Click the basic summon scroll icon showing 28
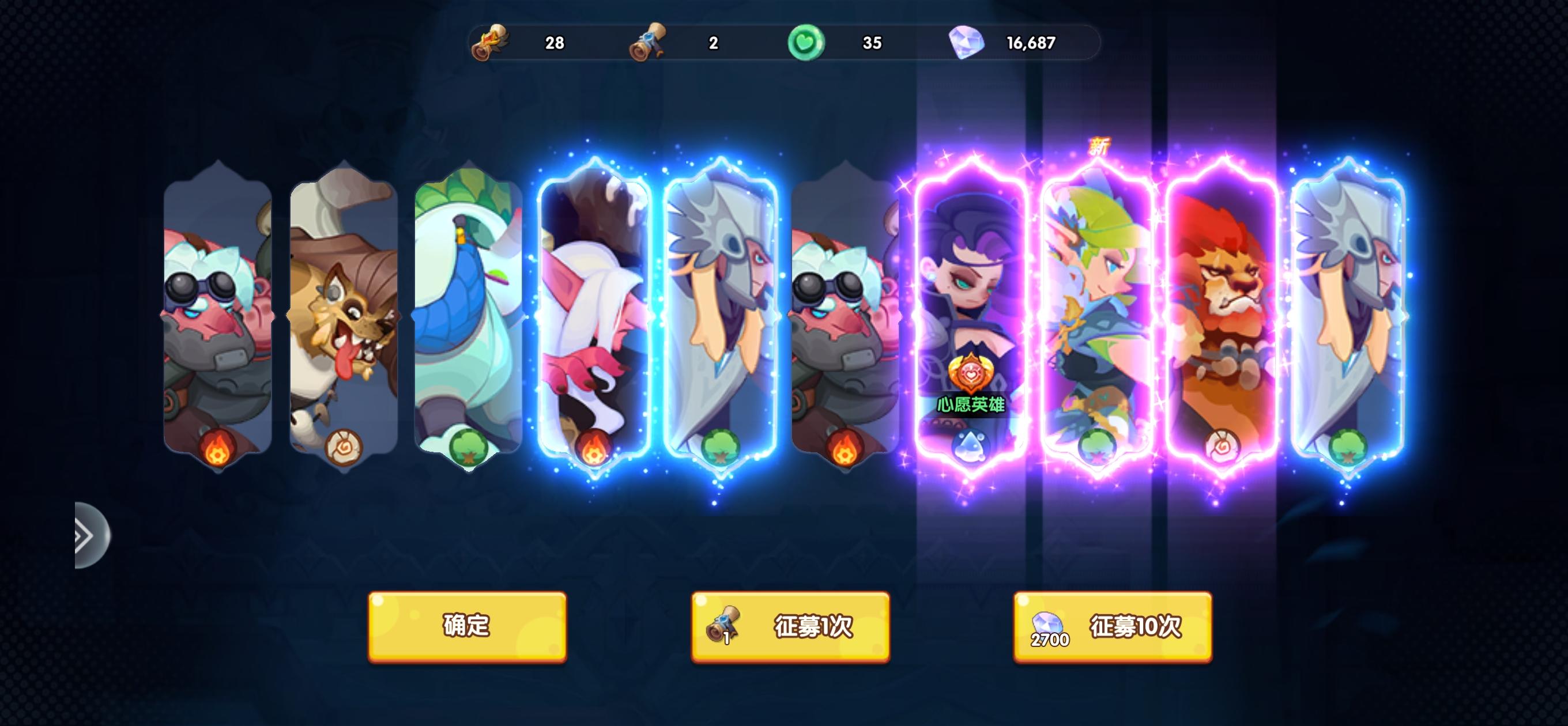 491,43
